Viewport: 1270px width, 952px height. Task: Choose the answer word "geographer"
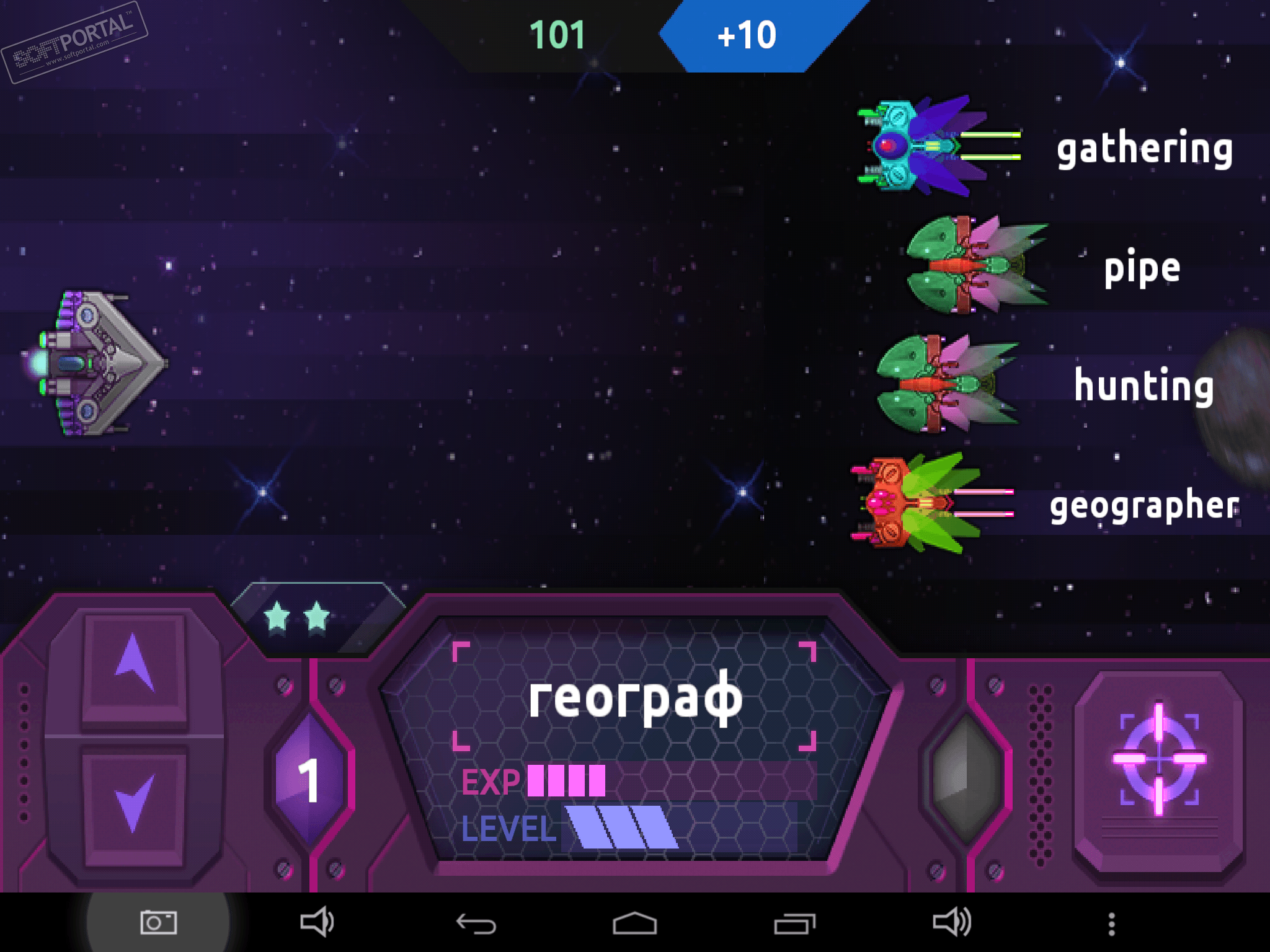coord(1144,505)
